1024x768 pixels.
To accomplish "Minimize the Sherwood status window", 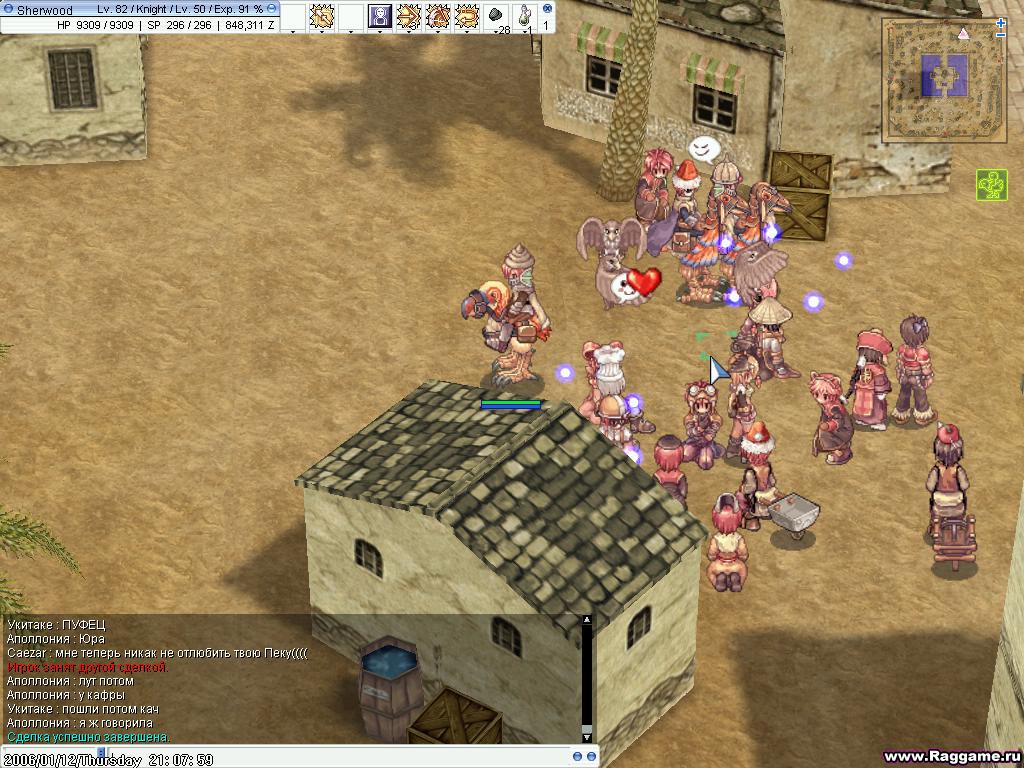I will [x=272, y=8].
